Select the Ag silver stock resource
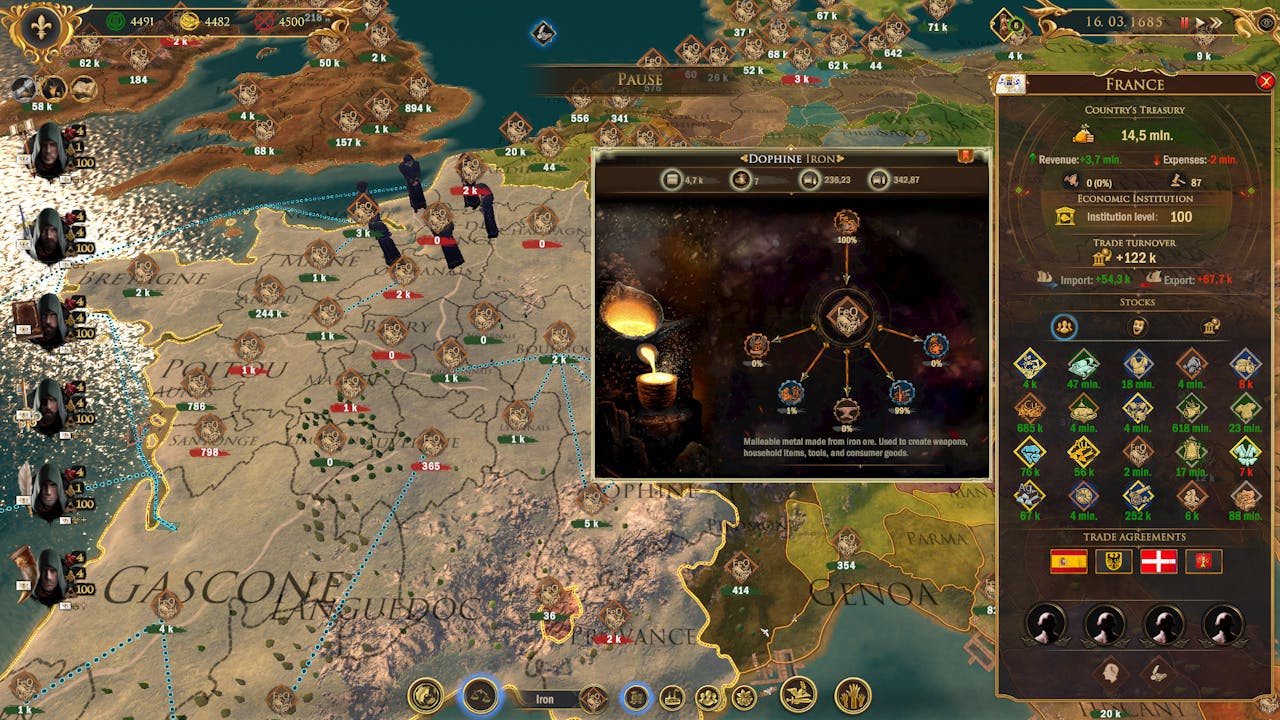Viewport: 1280px width, 720px height. 1030,494
